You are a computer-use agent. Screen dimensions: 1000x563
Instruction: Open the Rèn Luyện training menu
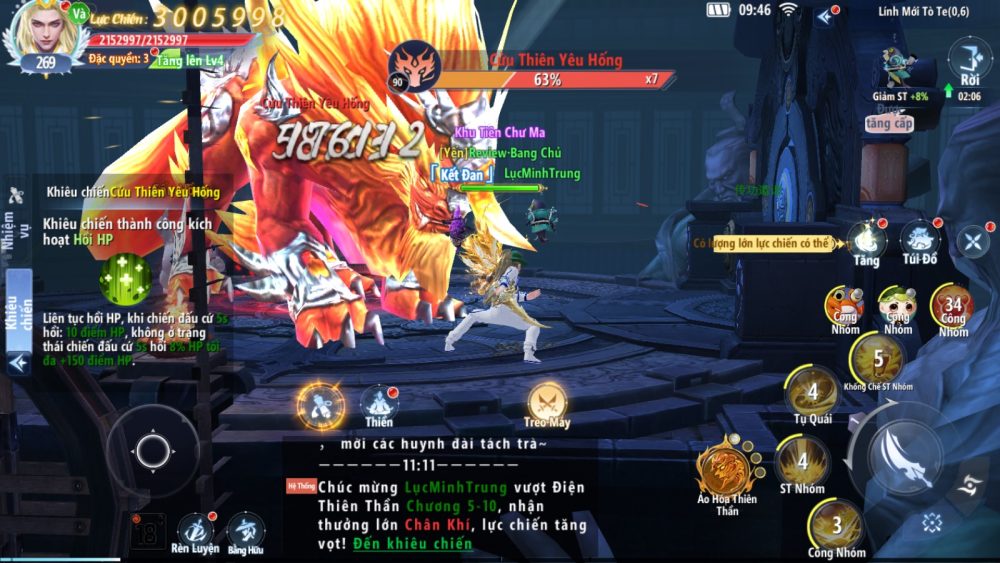click(x=196, y=530)
